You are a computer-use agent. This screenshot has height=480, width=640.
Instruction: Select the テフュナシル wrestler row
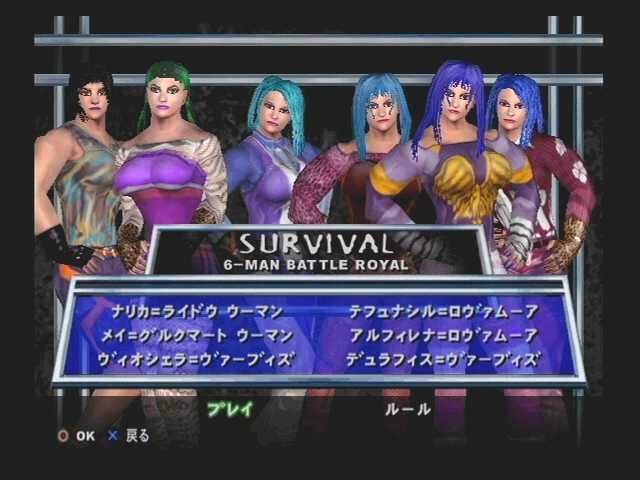click(443, 312)
